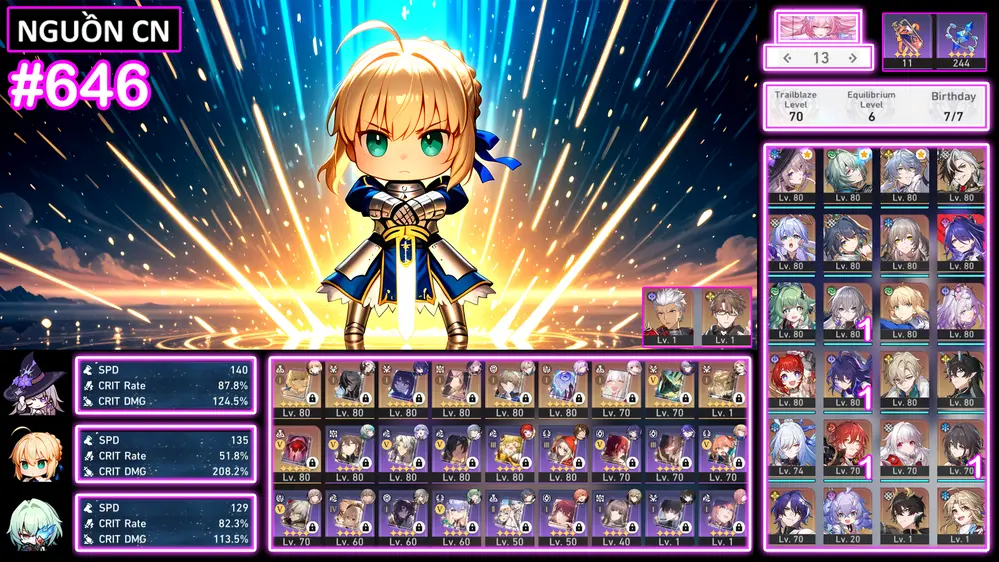This screenshot has width=999, height=562.
Task: Choose the green-haired chibi character icon
Action: 36,523
